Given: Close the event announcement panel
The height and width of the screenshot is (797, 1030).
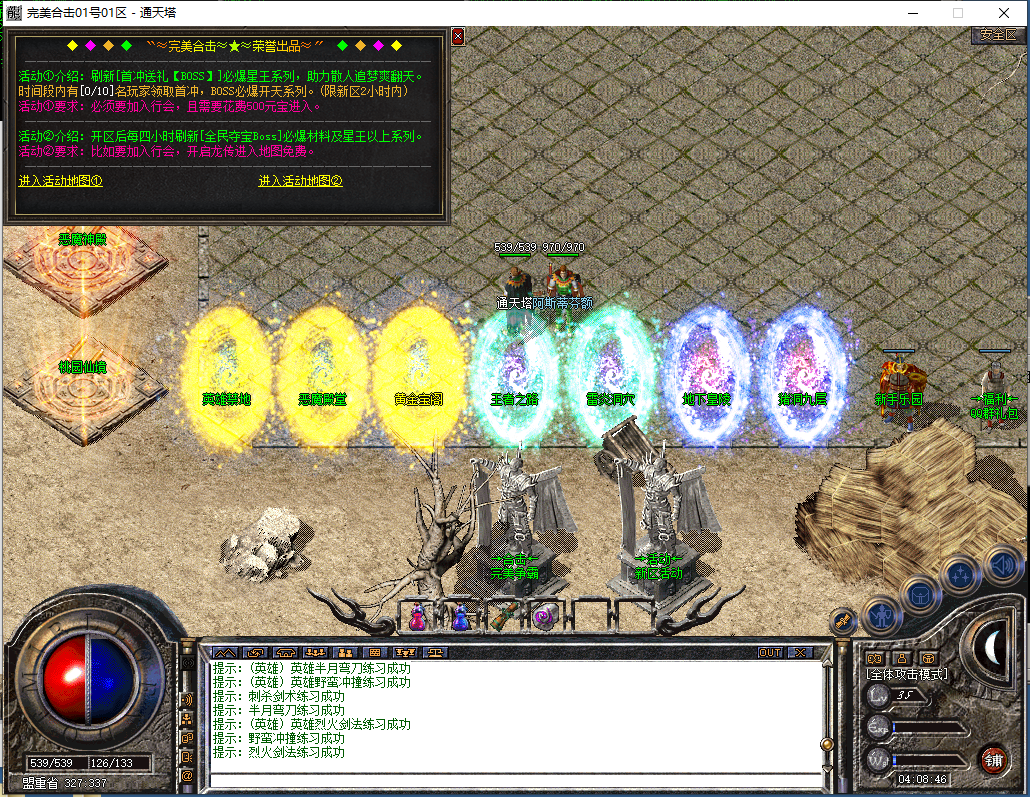Looking at the screenshot, I should 458,36.
